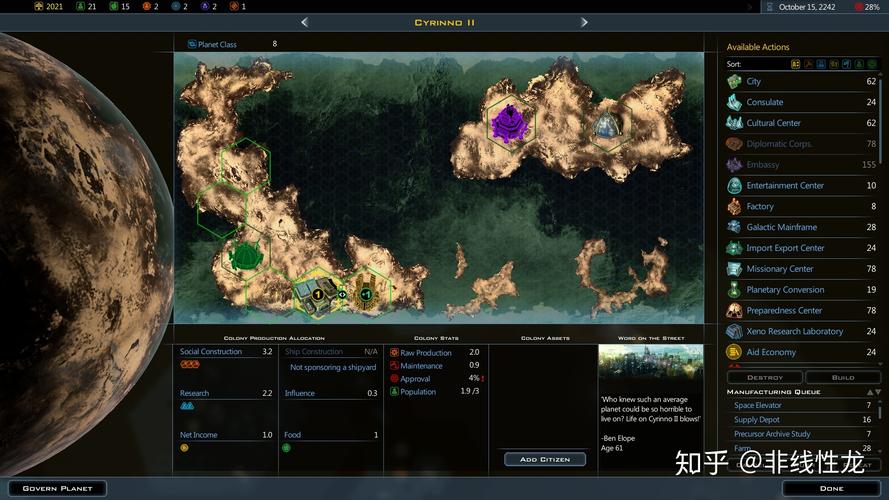Choose Factory in Available Actions
Viewport: 889px width, 500px height.
[760, 206]
